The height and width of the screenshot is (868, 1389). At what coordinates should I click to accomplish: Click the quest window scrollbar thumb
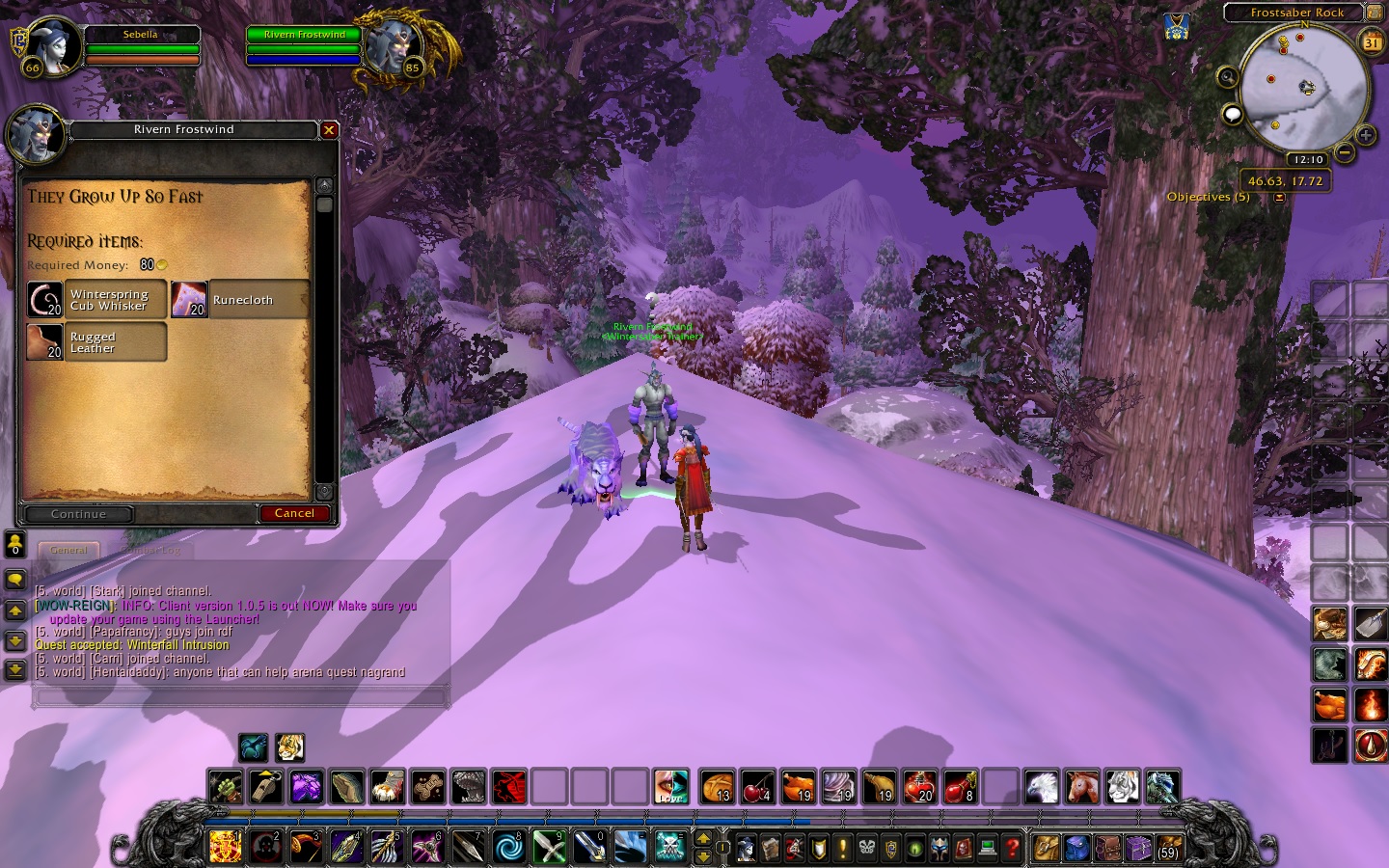pos(325,204)
